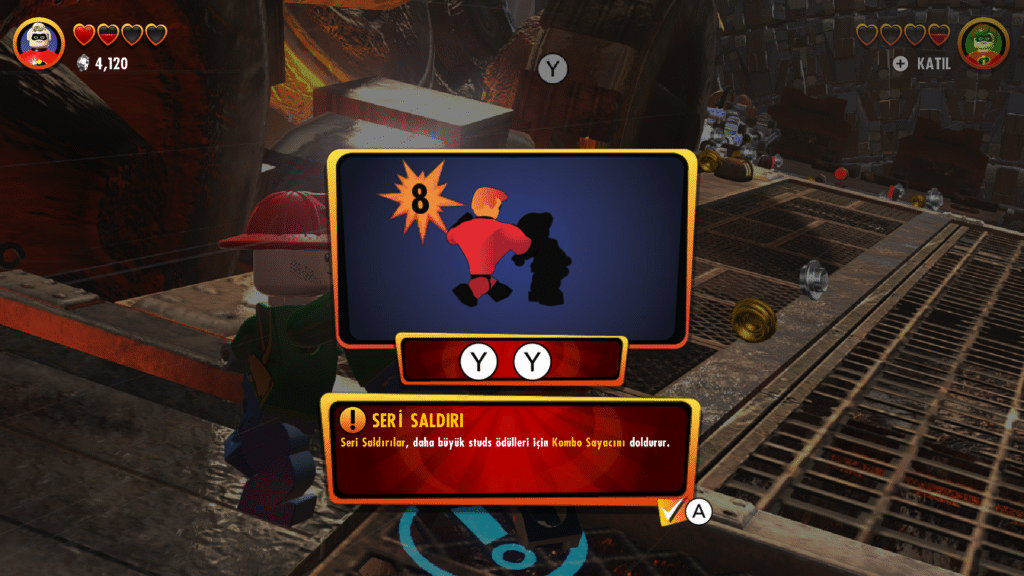Click the Seri Saldırı tutorial illustration panel
Image resolution: width=1024 pixels, height=576 pixels.
[512, 246]
